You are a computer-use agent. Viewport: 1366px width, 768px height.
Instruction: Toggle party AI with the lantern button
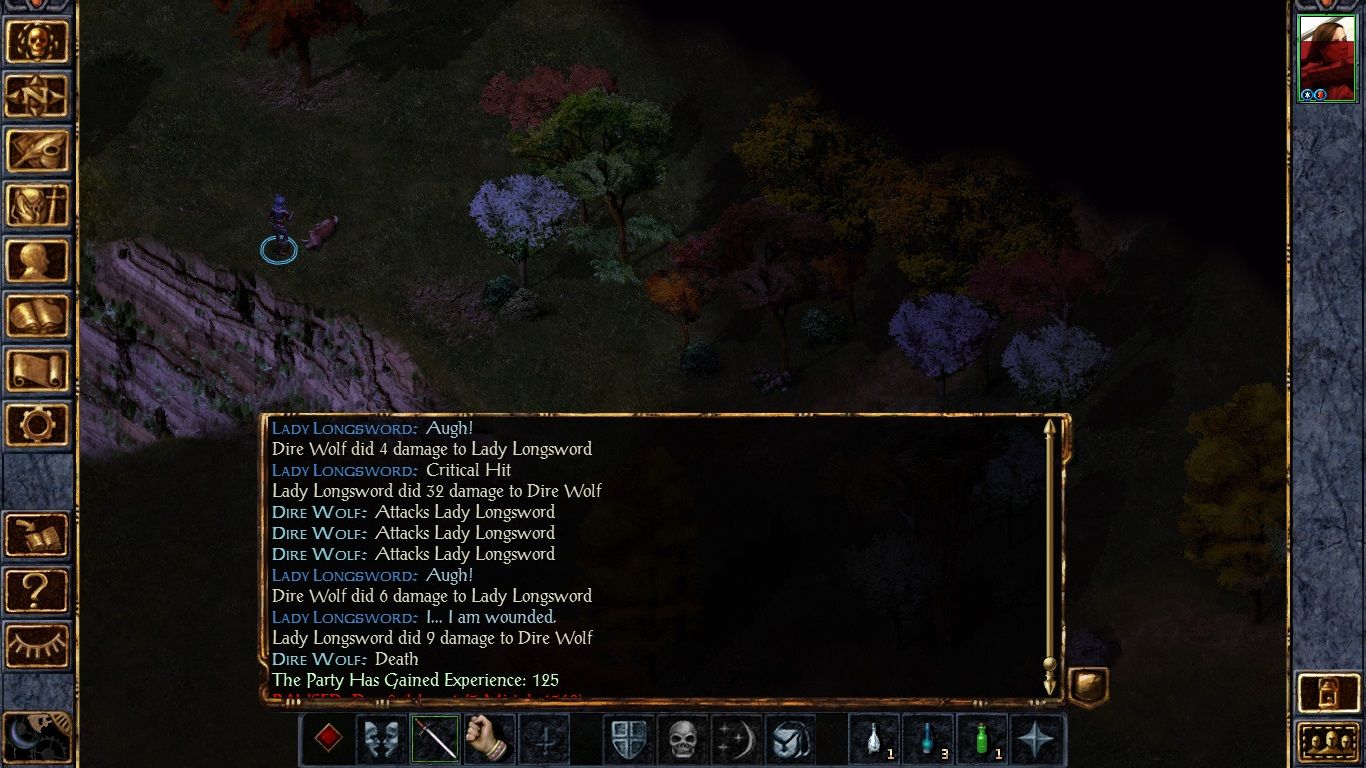click(1327, 692)
